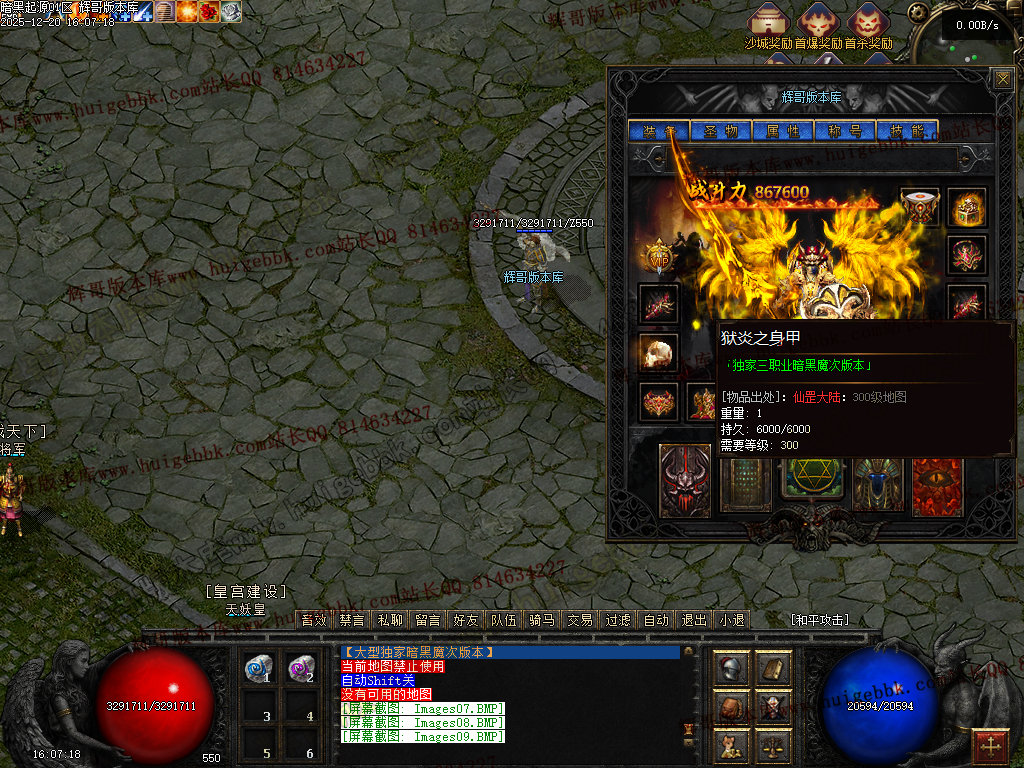
Task: Open the 属性 attributes tab
Action: 783,131
